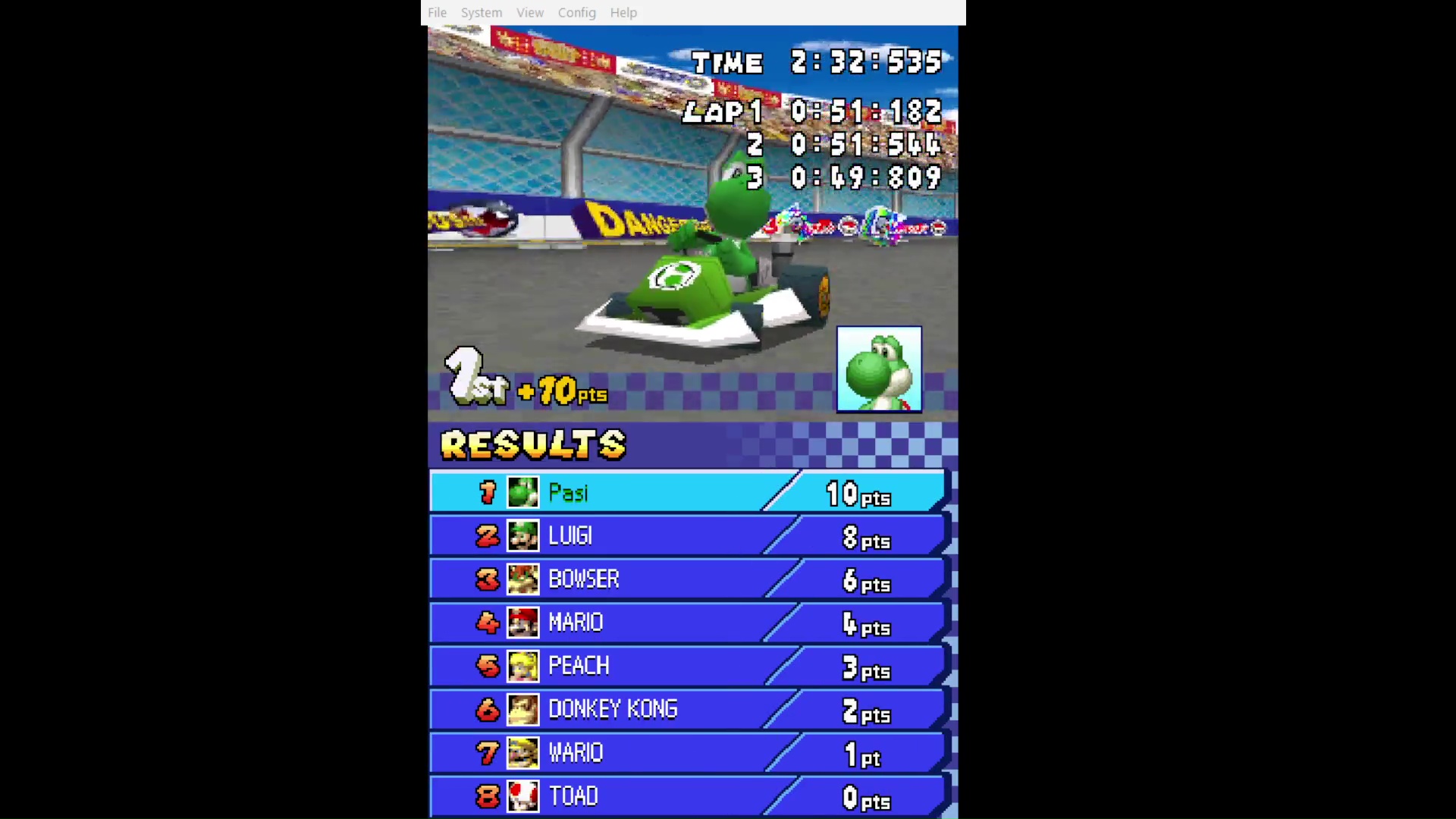Select LUIGI's result row
Screen dimensions: 1456x819
(x=687, y=536)
